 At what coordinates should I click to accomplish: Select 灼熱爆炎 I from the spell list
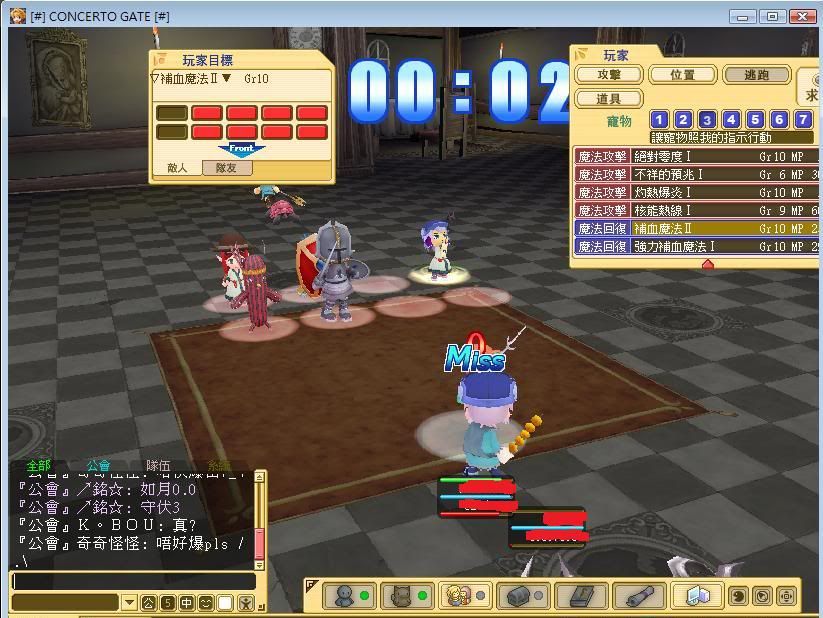pyautogui.click(x=696, y=193)
